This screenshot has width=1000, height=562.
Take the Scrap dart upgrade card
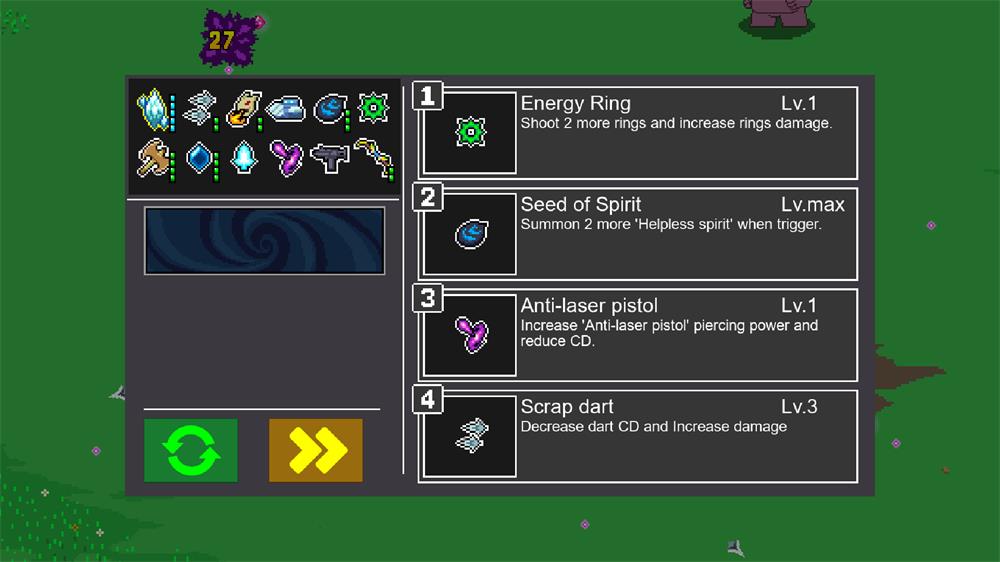[638, 436]
